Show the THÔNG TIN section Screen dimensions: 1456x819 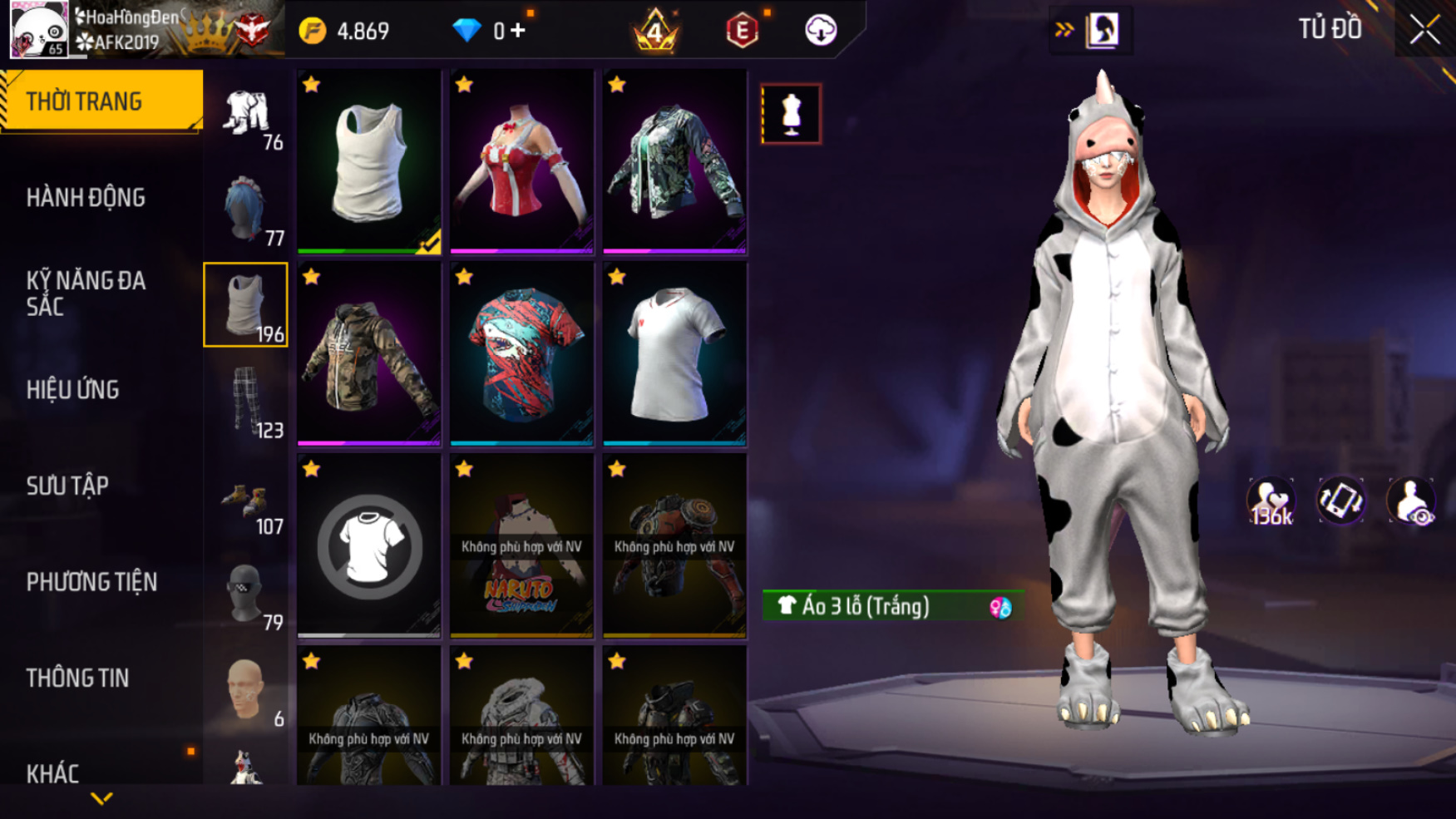[77, 678]
